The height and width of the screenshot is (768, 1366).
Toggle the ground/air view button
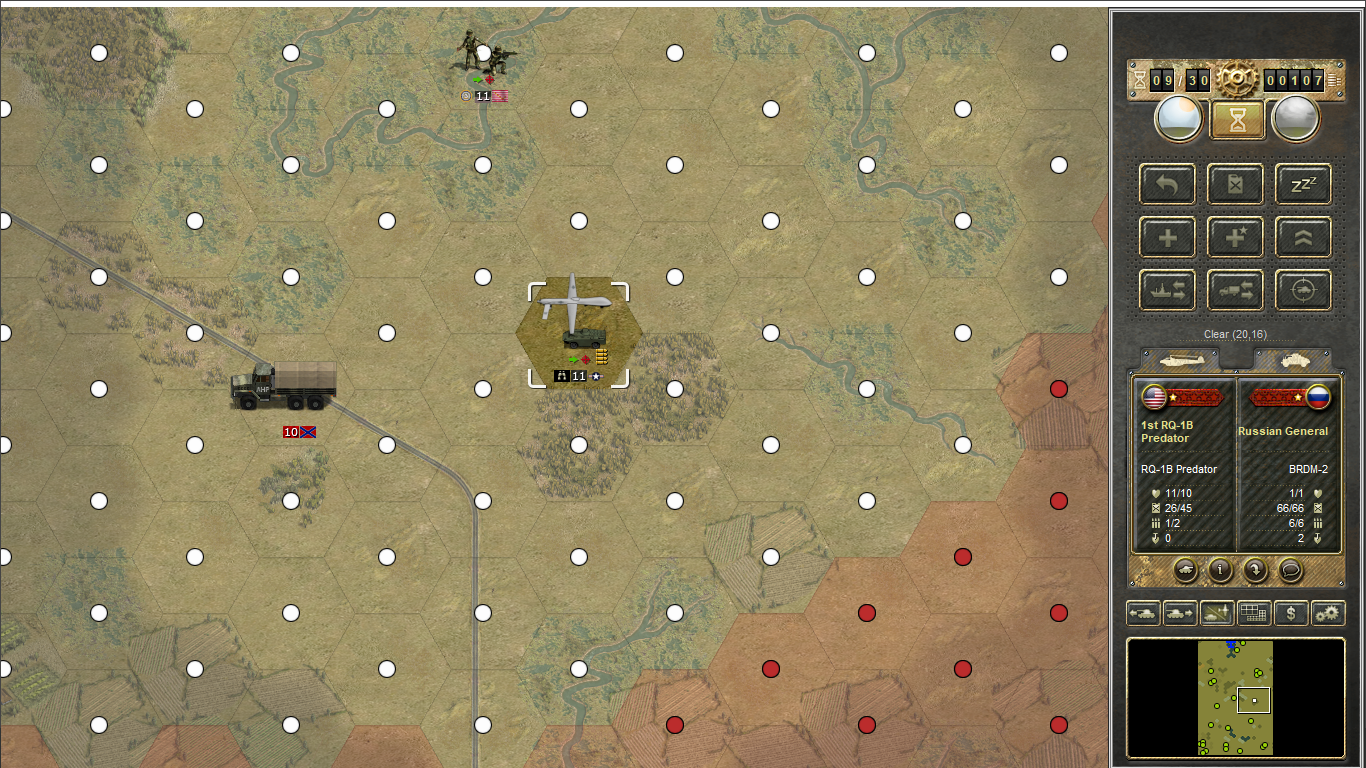(1217, 613)
